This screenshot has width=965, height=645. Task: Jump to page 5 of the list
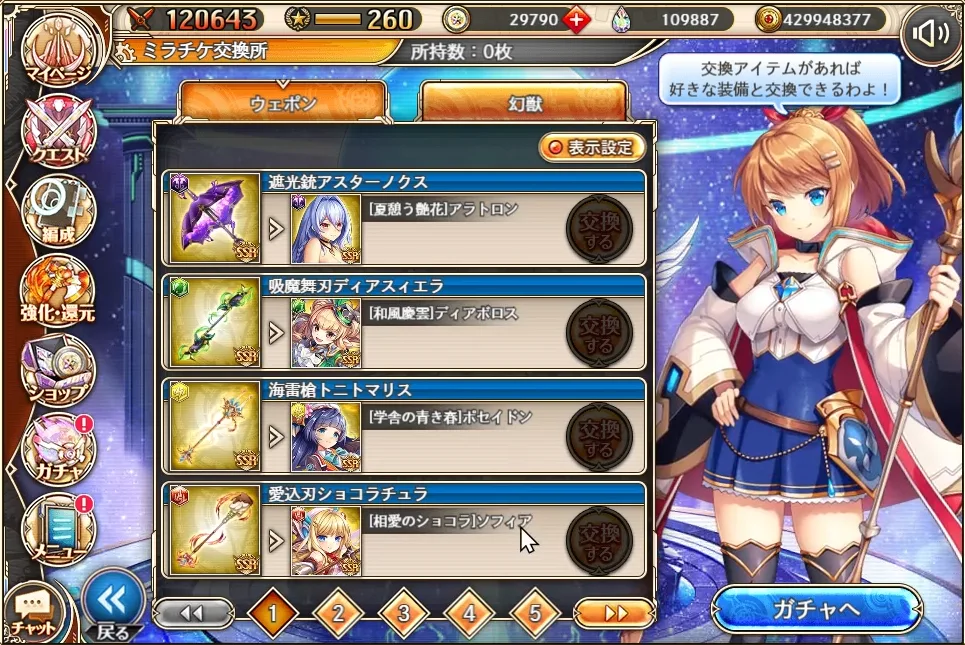535,613
